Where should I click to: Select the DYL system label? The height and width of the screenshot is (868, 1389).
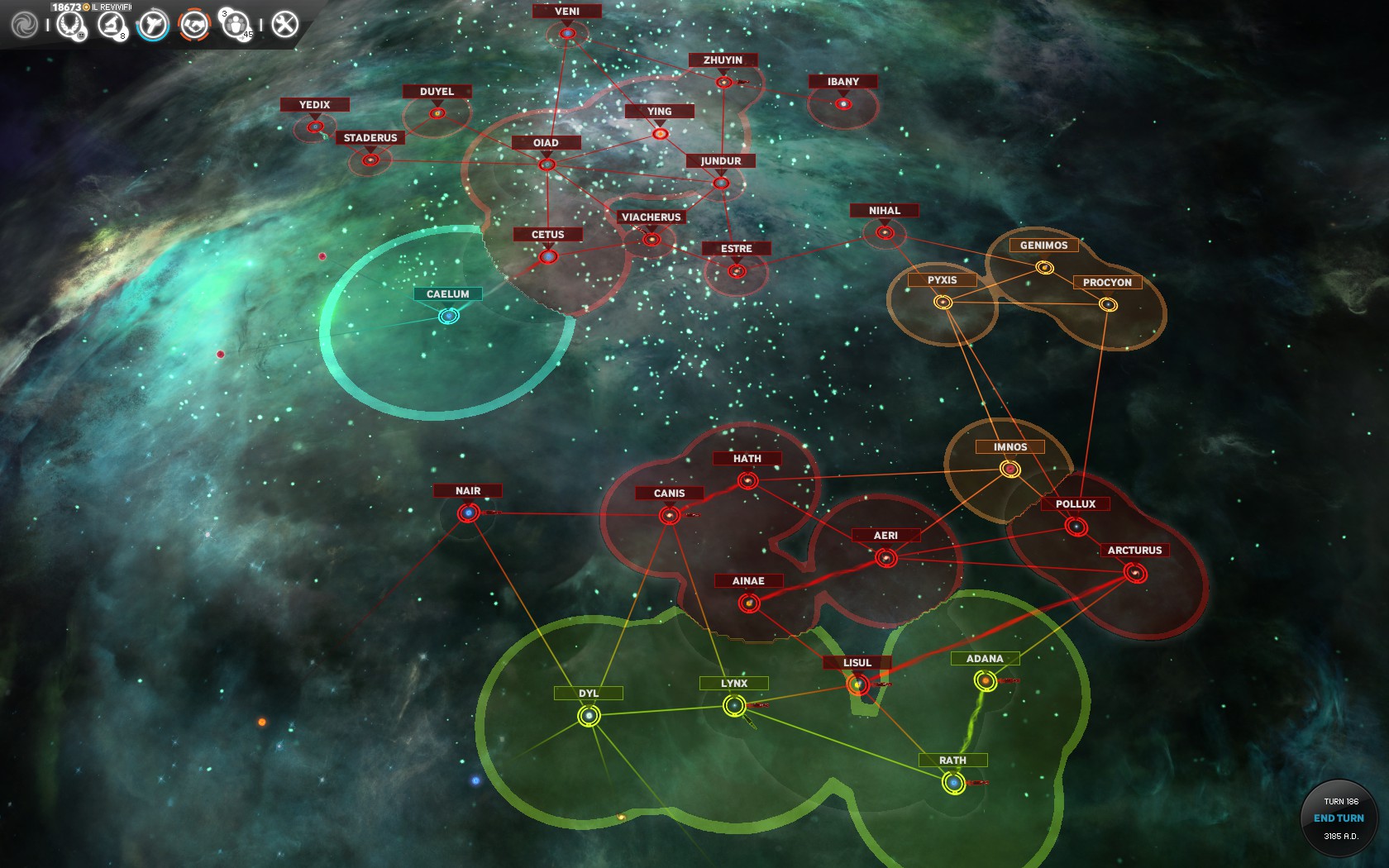(589, 694)
